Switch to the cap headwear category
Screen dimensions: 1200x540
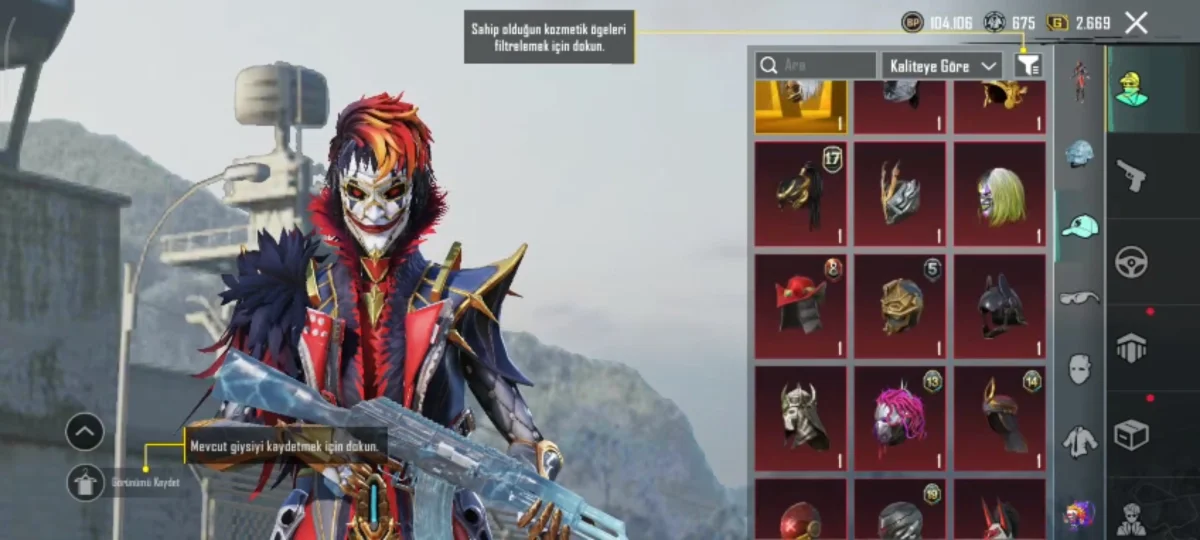click(1079, 227)
